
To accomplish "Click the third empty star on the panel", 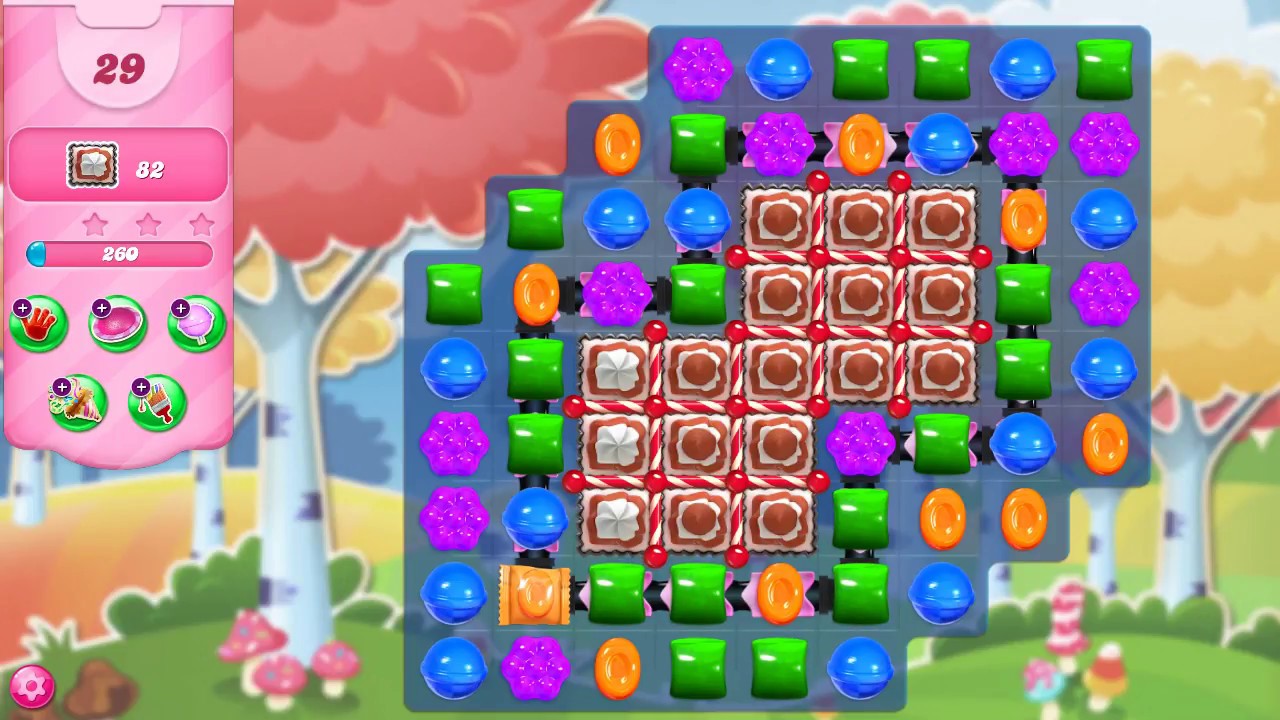I will [200, 225].
